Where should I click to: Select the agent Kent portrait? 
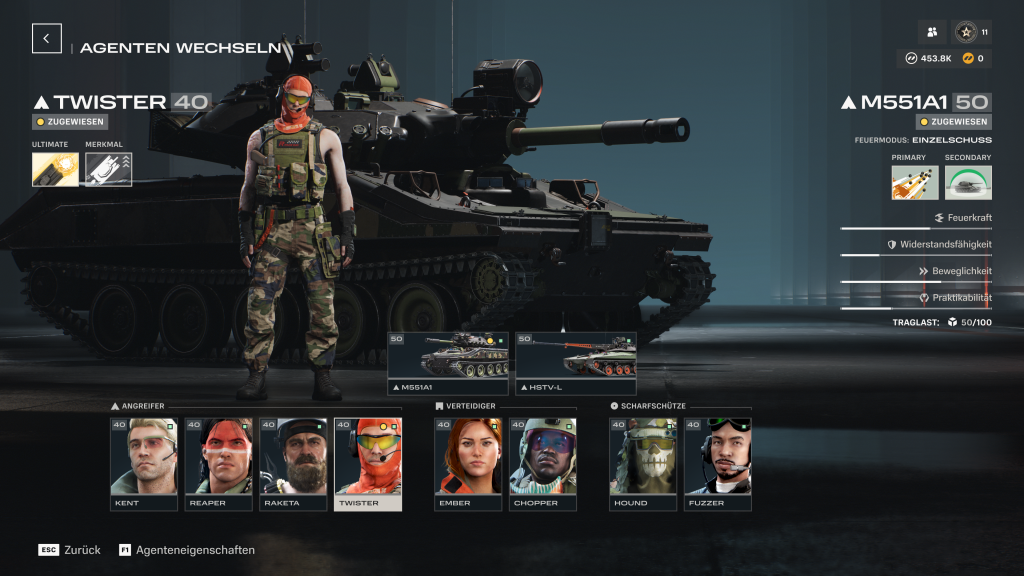143,464
